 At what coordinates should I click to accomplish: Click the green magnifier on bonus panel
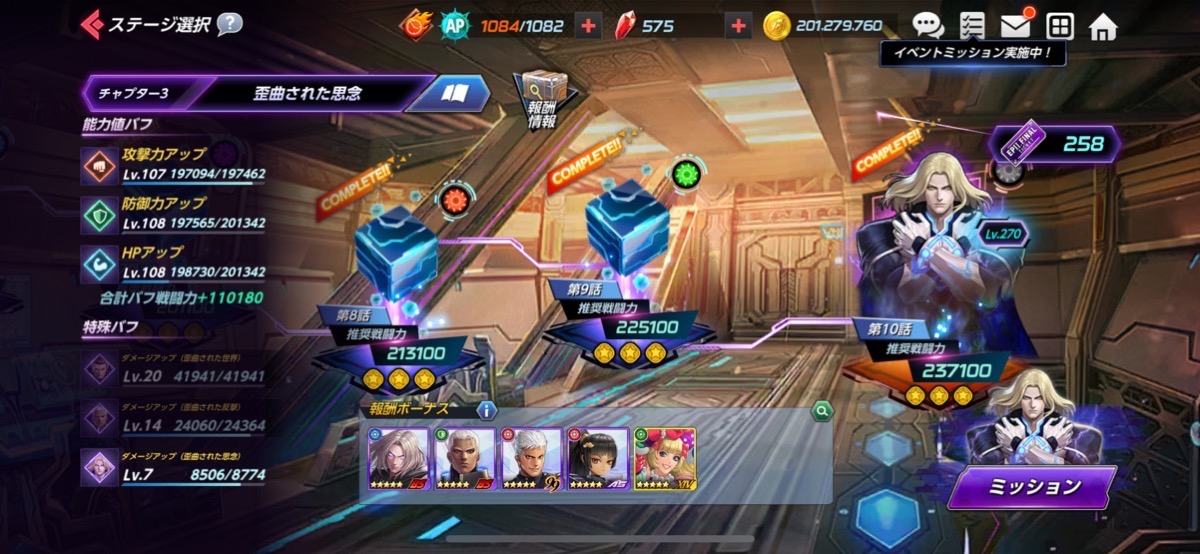pyautogui.click(x=821, y=409)
